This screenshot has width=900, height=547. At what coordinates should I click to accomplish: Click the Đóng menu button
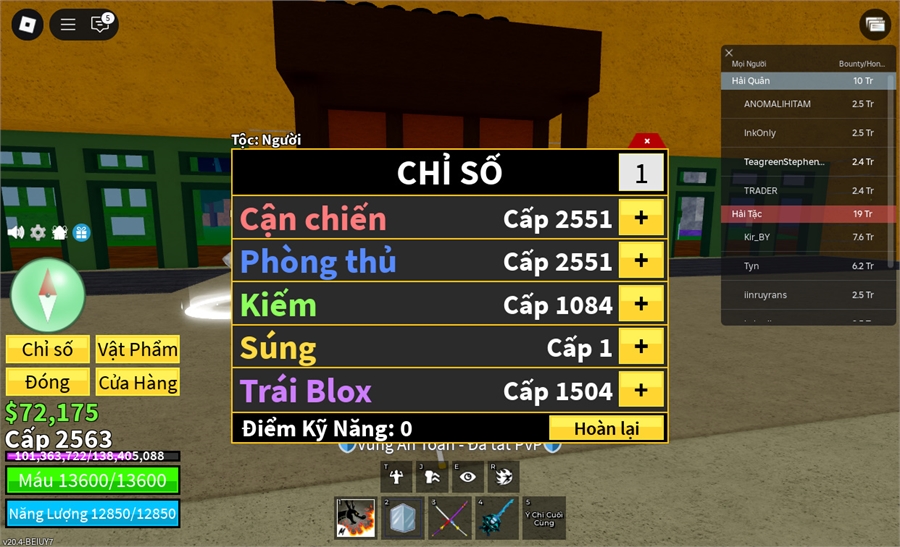coord(48,382)
